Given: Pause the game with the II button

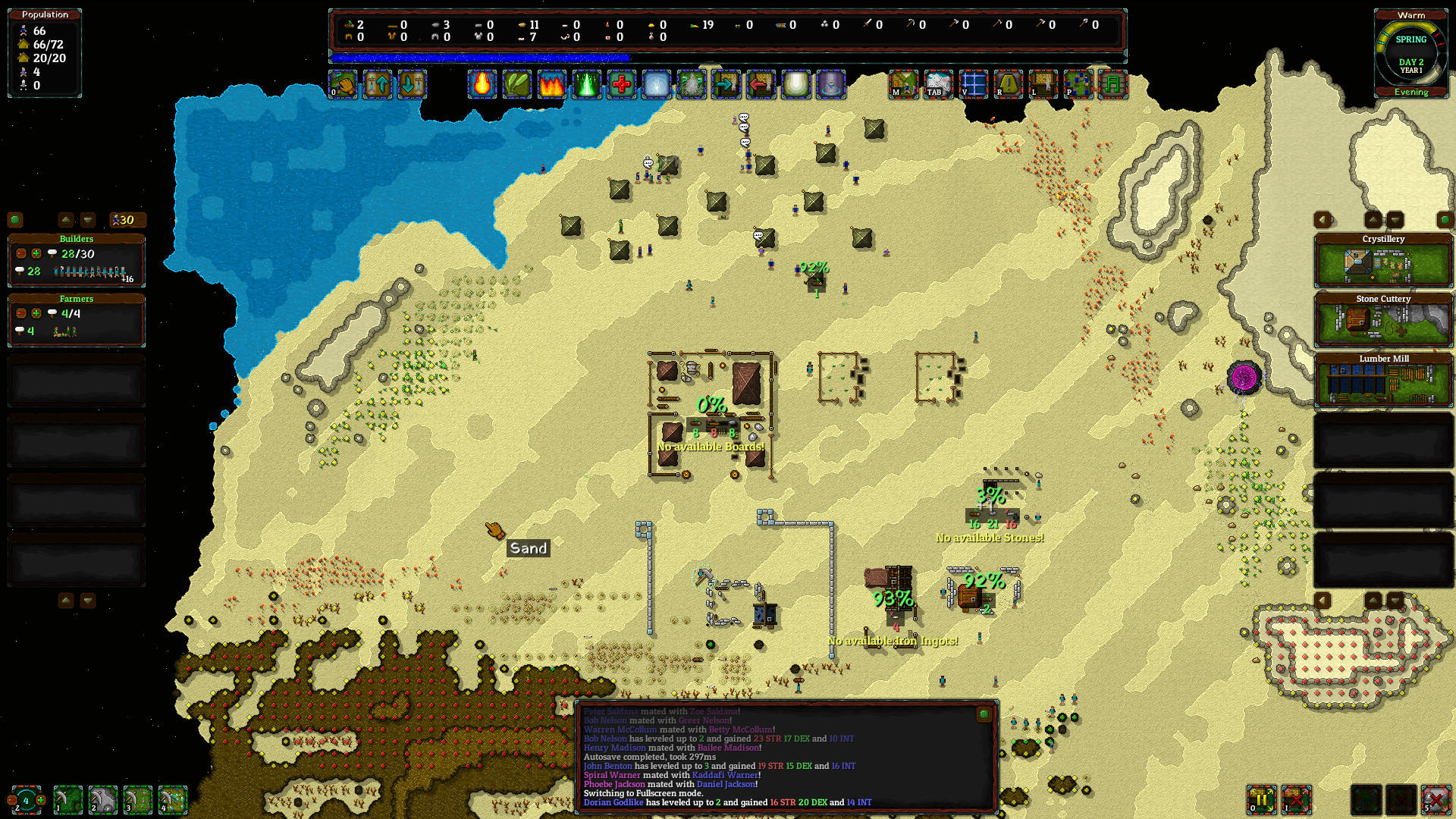Looking at the screenshot, I should click(1261, 800).
